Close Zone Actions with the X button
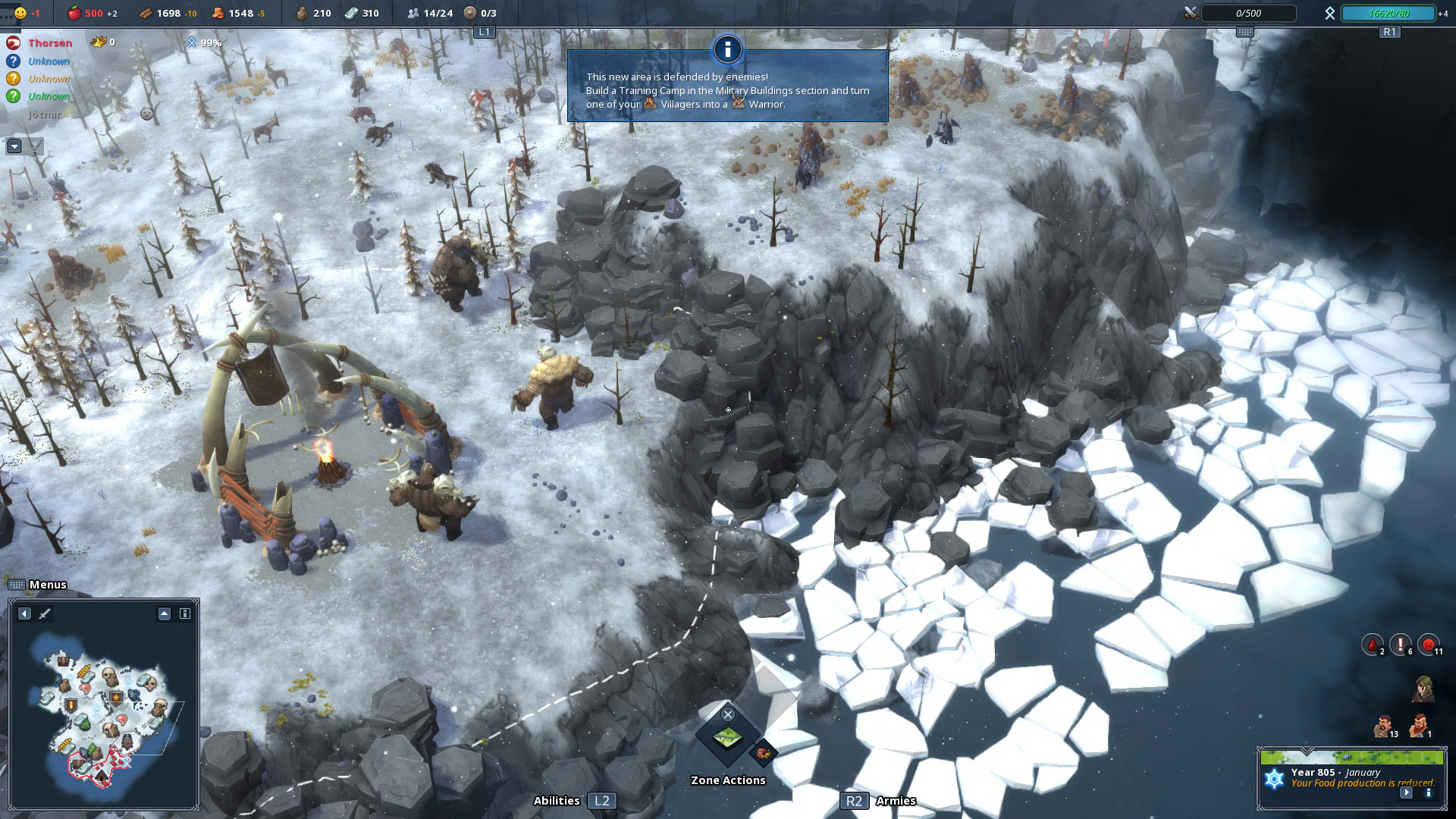The height and width of the screenshot is (819, 1456). point(727,714)
